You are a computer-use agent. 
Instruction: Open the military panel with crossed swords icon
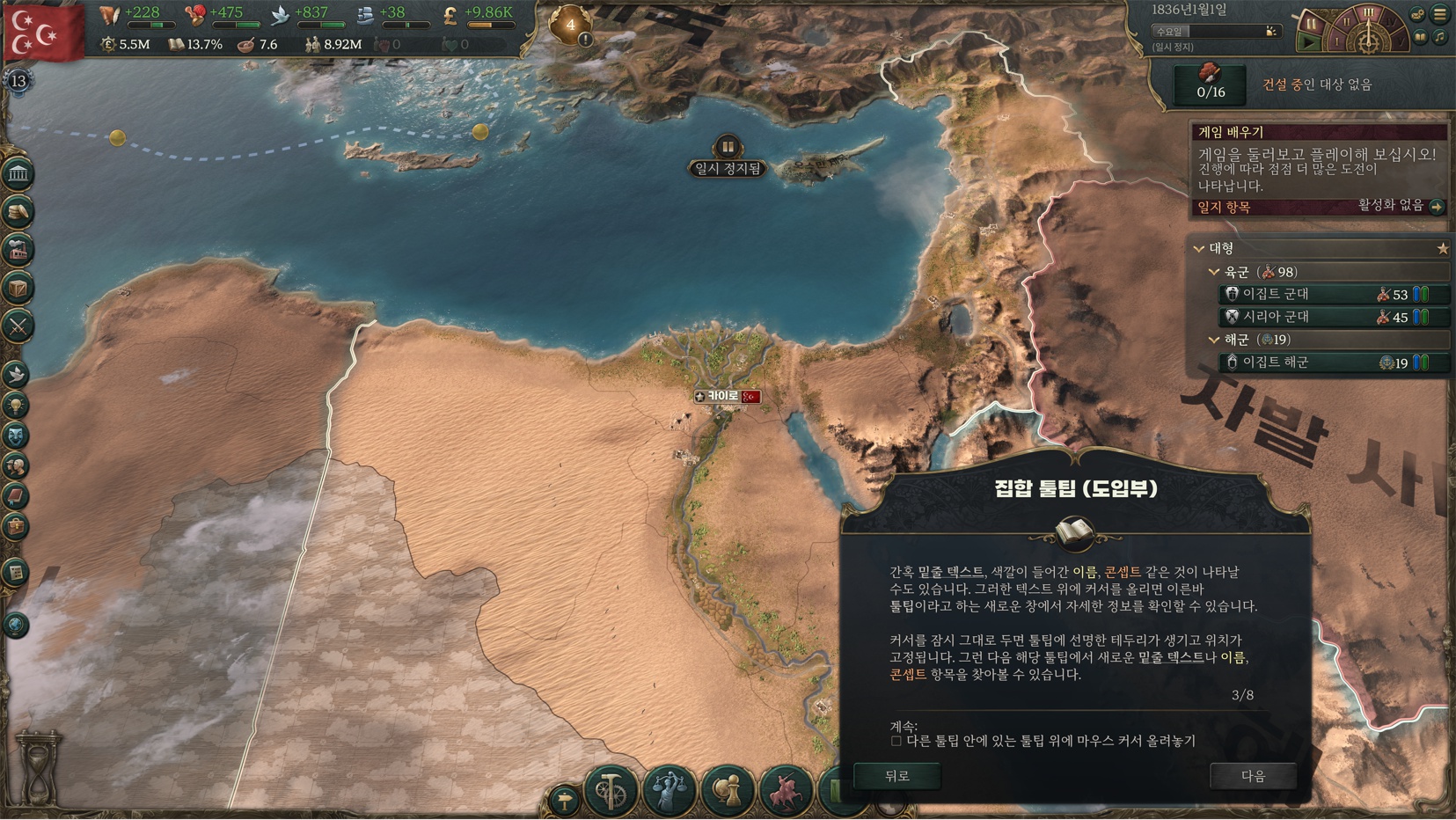[18, 326]
